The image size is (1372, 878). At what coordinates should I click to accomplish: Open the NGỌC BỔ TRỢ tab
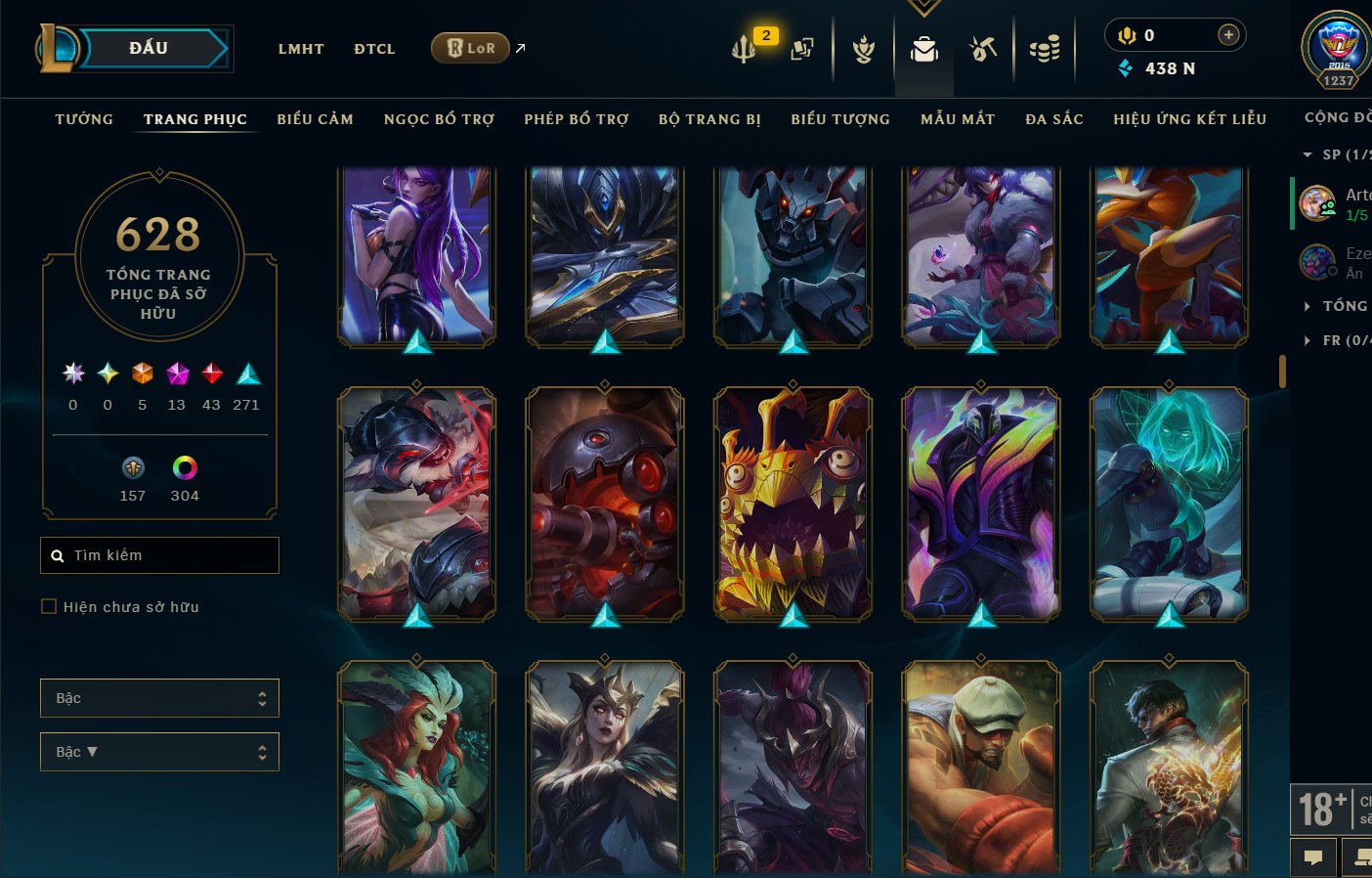click(439, 119)
